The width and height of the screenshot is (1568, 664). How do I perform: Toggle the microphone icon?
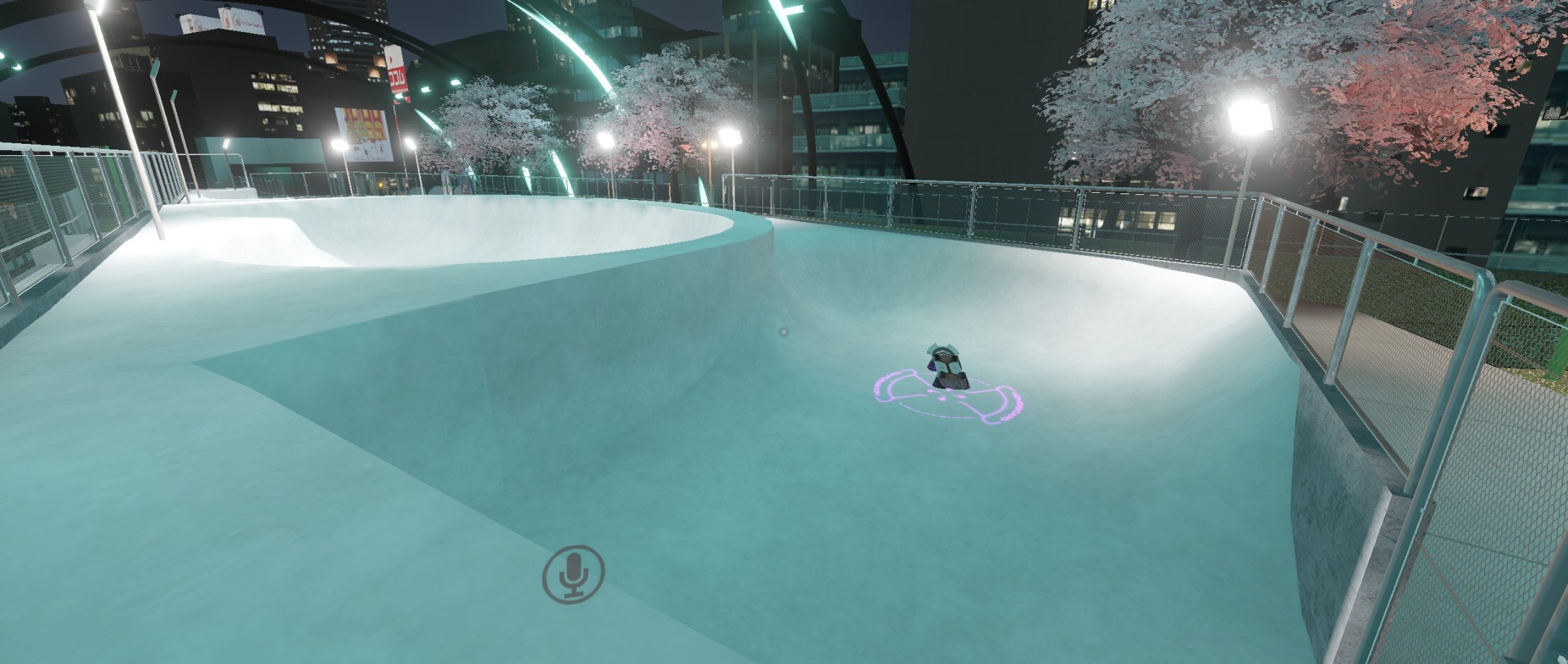click(x=573, y=574)
